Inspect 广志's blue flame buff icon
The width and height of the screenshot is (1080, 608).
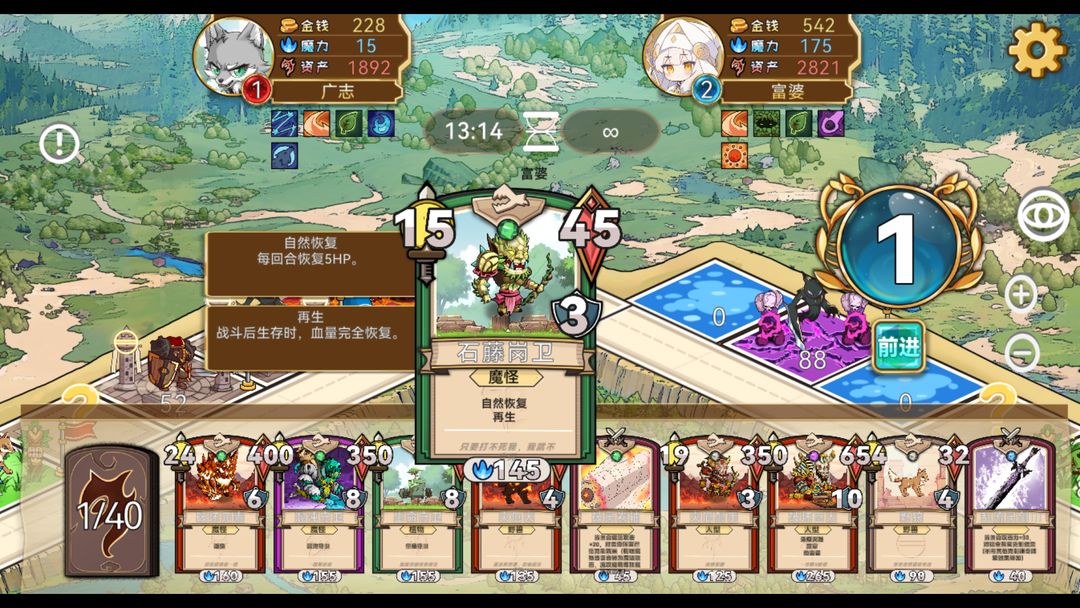[381, 124]
